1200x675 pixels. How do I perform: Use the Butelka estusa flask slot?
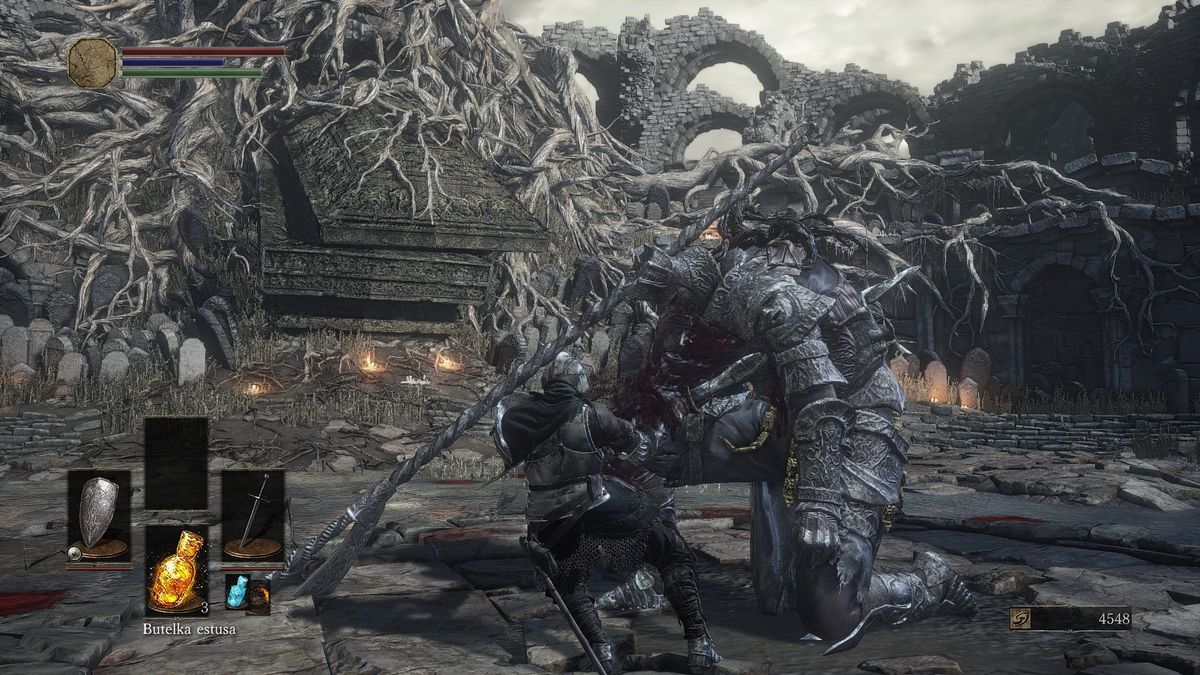(176, 570)
